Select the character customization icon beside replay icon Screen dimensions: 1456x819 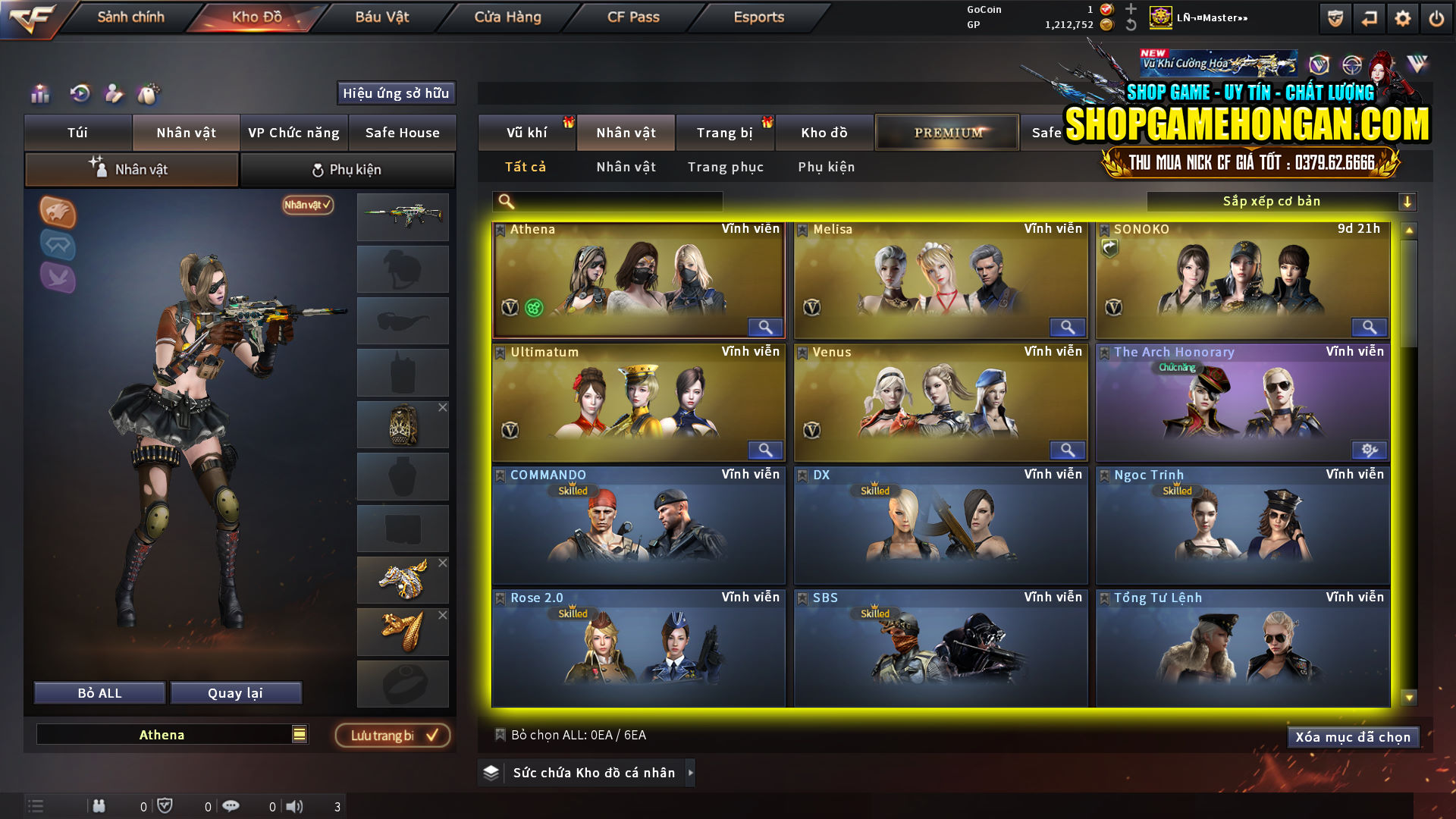[115, 94]
